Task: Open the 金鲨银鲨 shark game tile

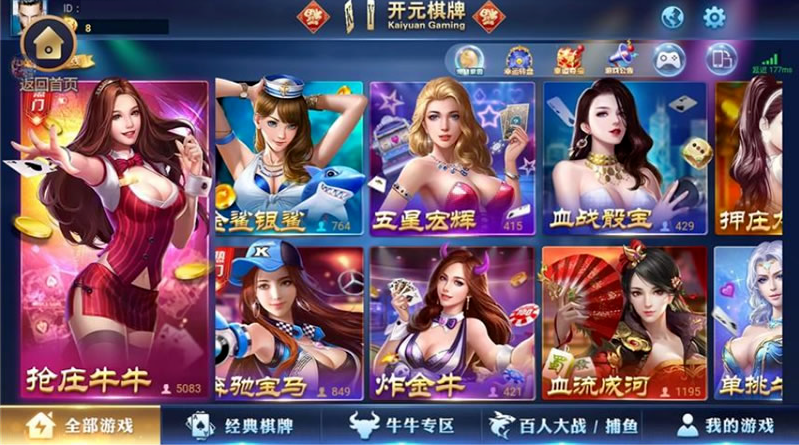Action: pos(288,158)
